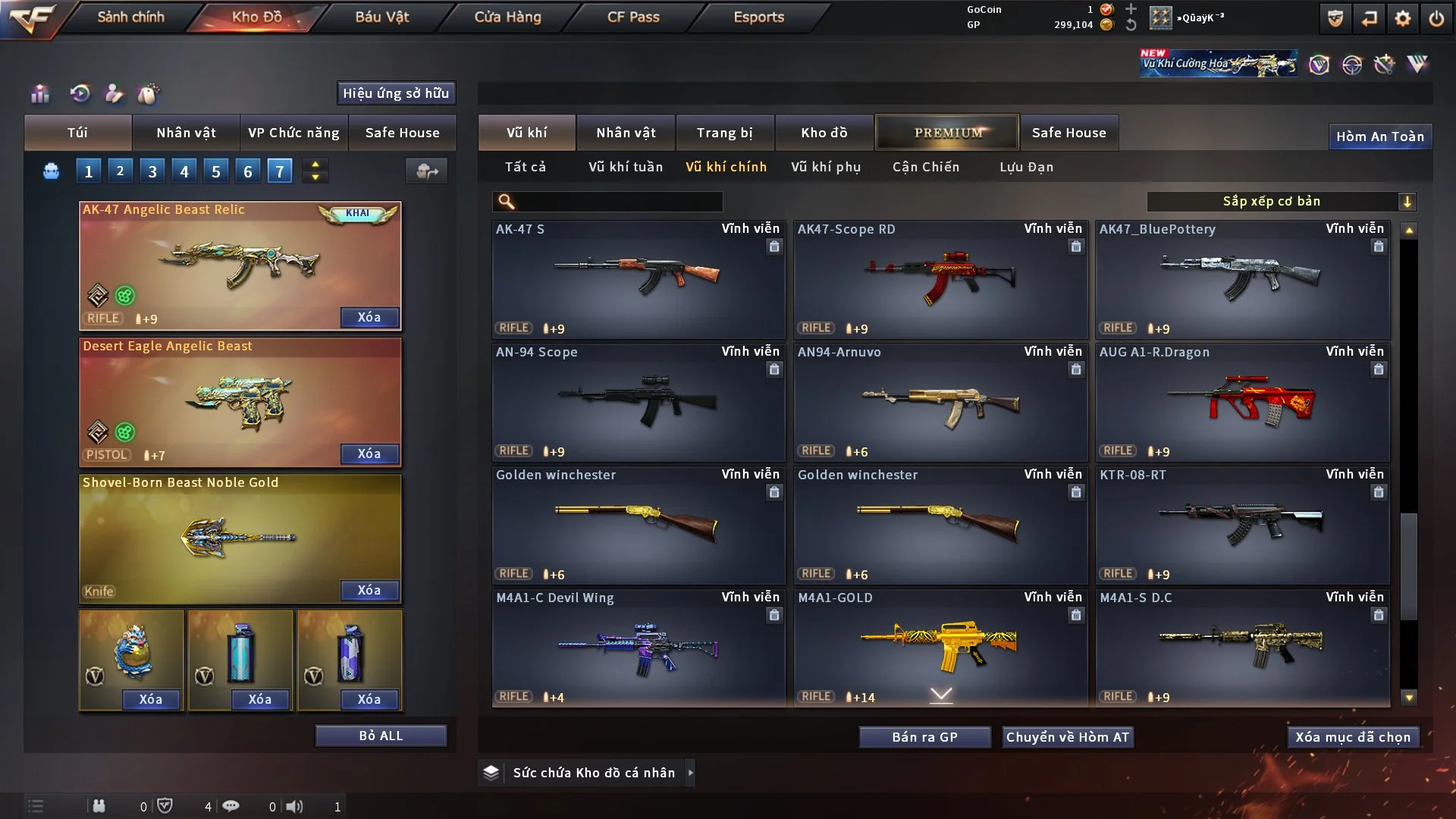Pick the AK47-Scope RD weapon tile
Screen dimensions: 1456x819
tap(940, 278)
